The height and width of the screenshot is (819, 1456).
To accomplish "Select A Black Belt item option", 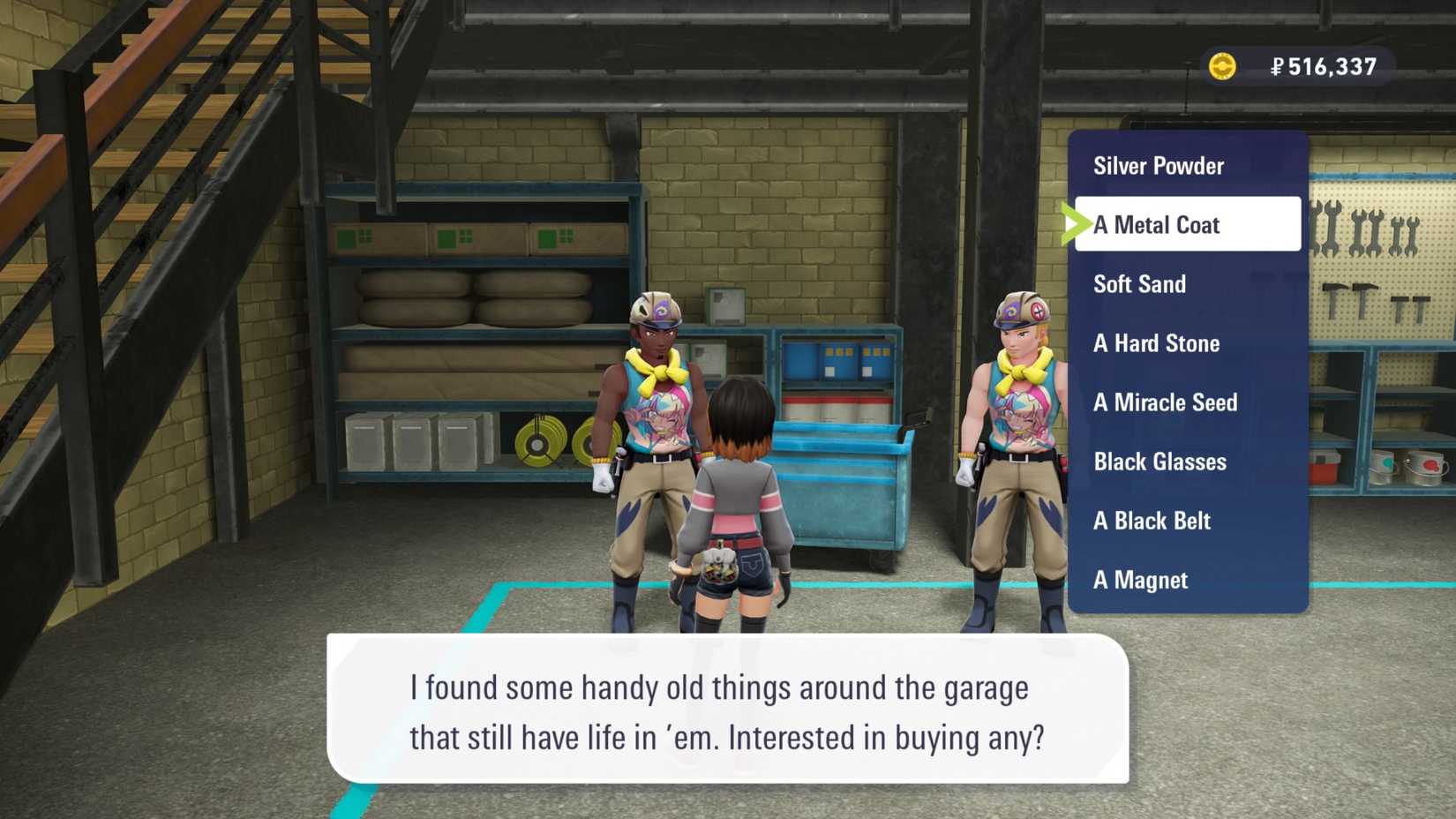I will coord(1152,521).
